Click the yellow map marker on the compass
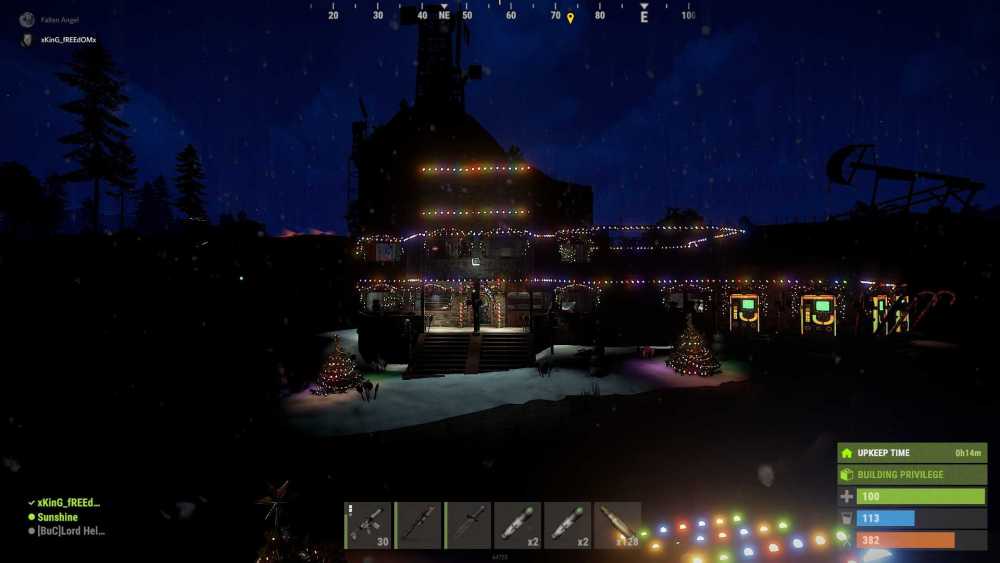Image resolution: width=1000 pixels, height=563 pixels. [570, 18]
